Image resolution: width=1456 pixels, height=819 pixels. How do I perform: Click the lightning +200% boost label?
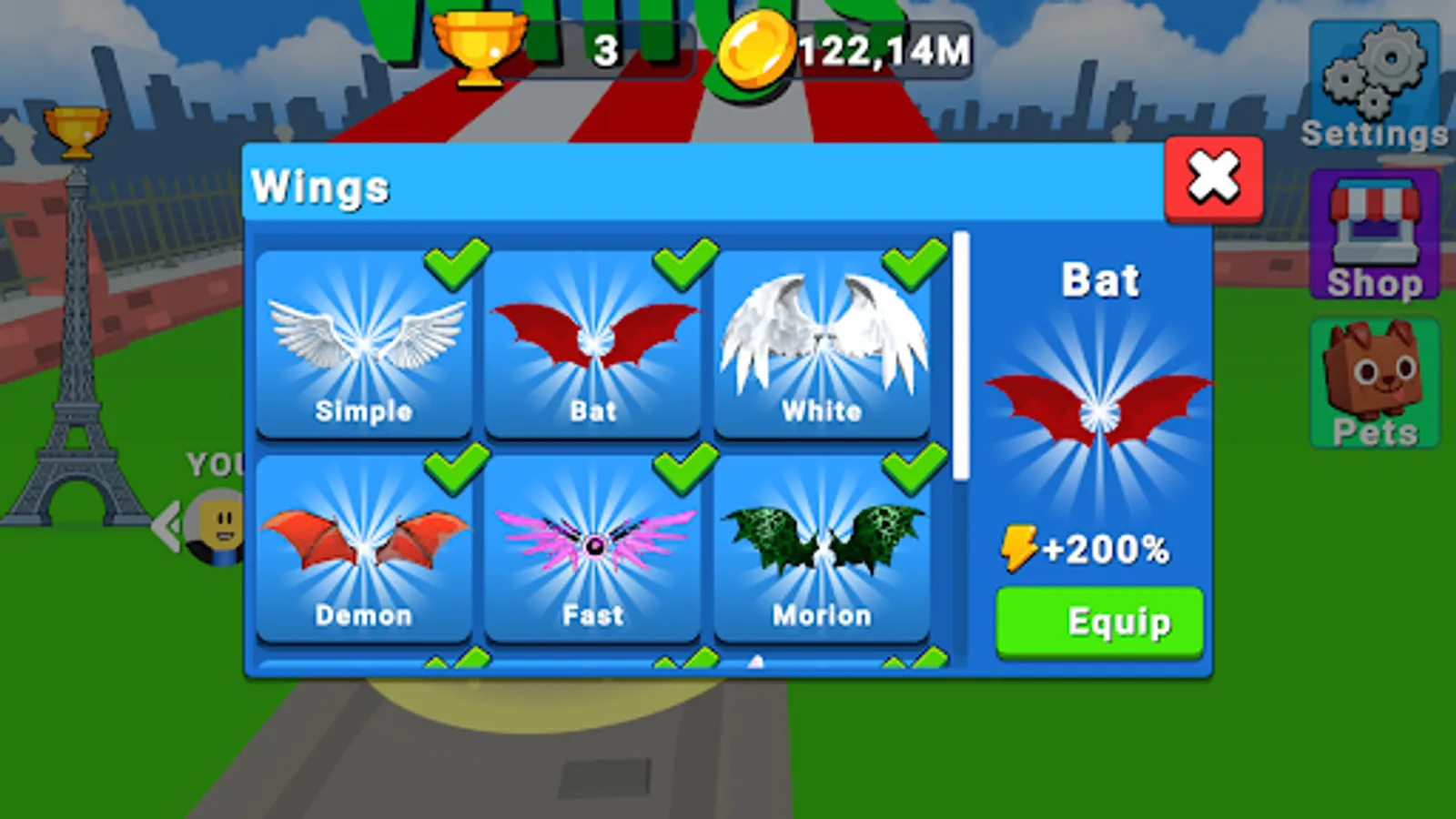coord(1089,546)
